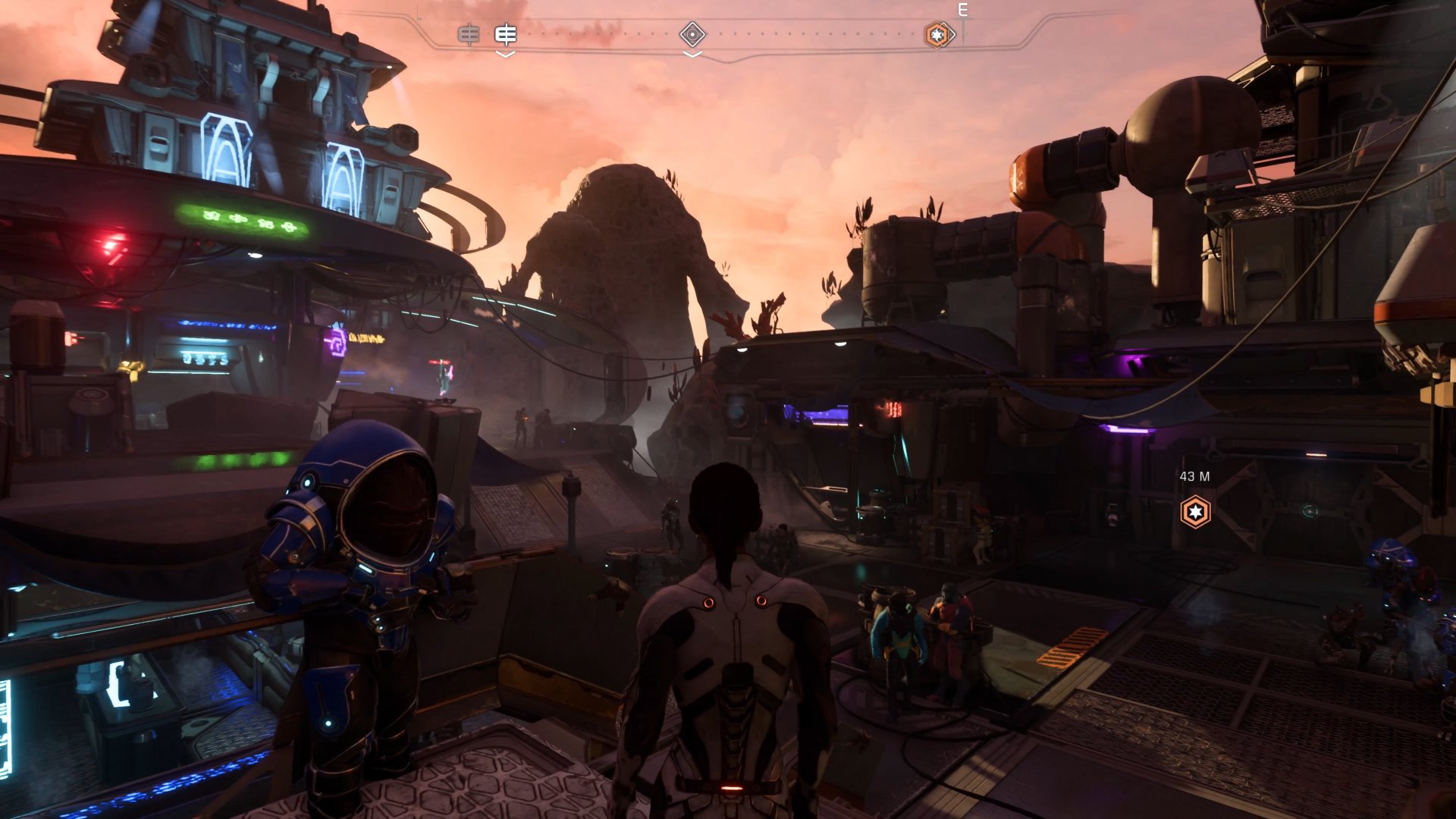Select the diamond waypoint marker on the compass
This screenshot has height=819, width=1456.
[692, 35]
